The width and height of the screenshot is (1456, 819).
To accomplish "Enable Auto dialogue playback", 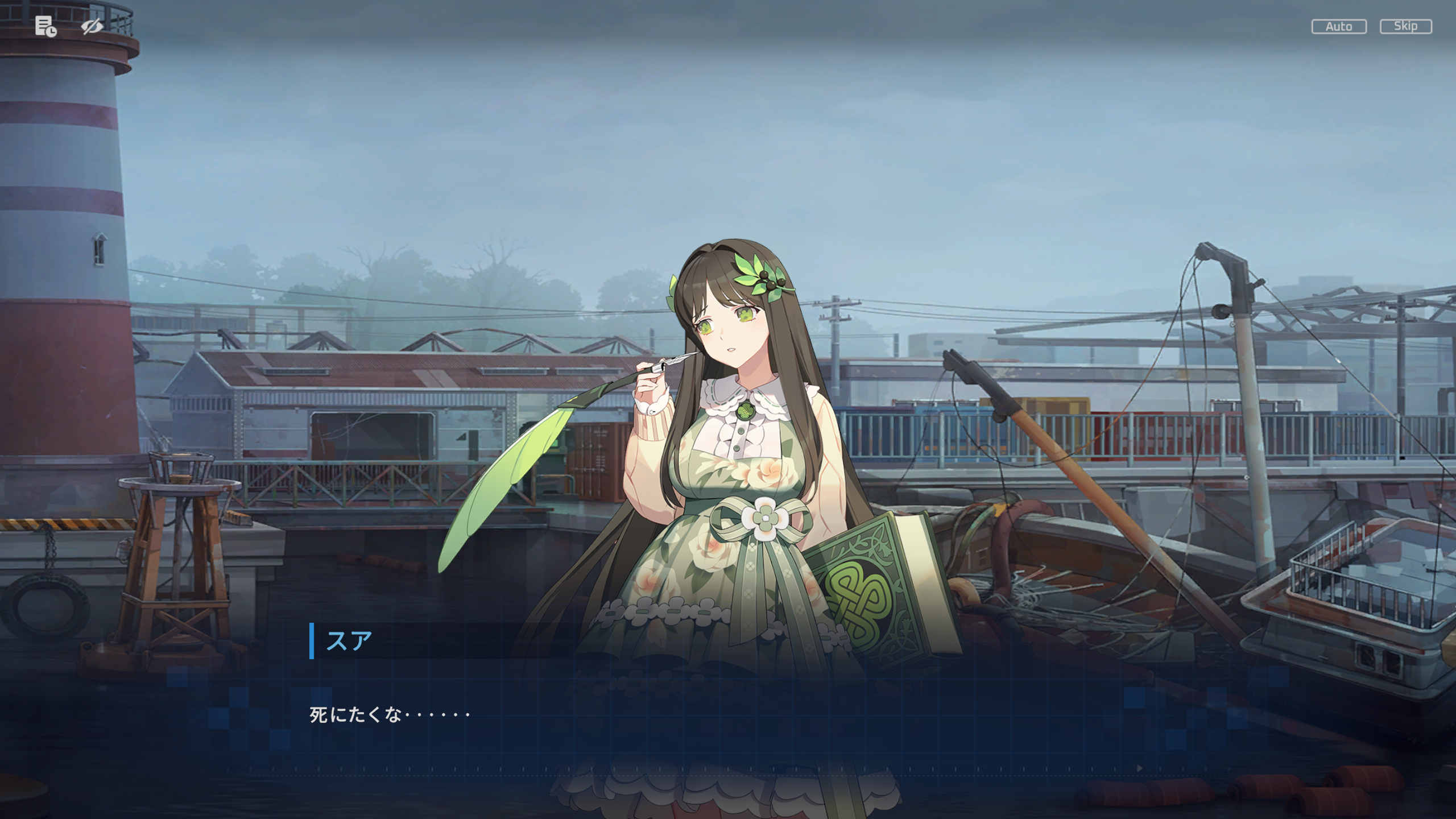I will pyautogui.click(x=1338, y=27).
